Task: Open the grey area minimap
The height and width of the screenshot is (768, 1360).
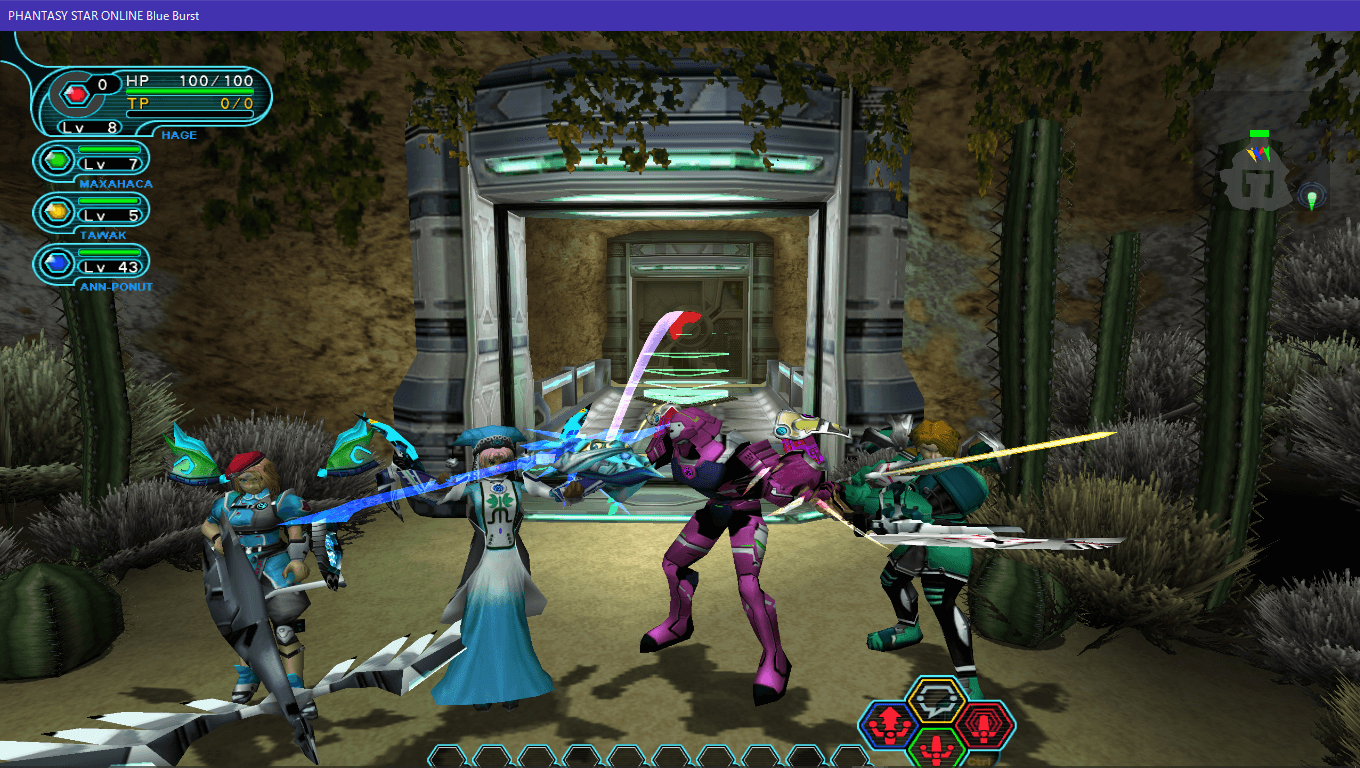Action: point(1256,181)
